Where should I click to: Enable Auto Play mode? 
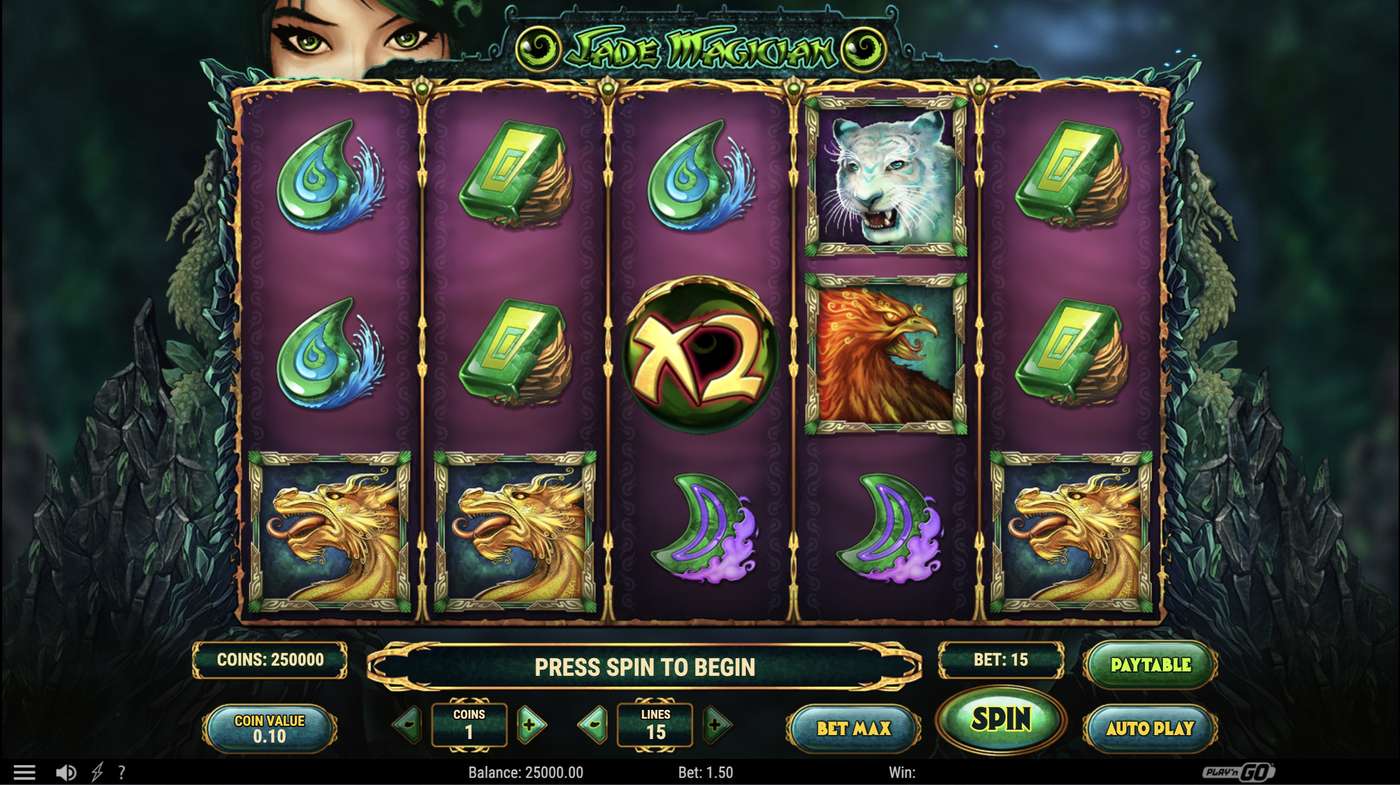[1151, 728]
